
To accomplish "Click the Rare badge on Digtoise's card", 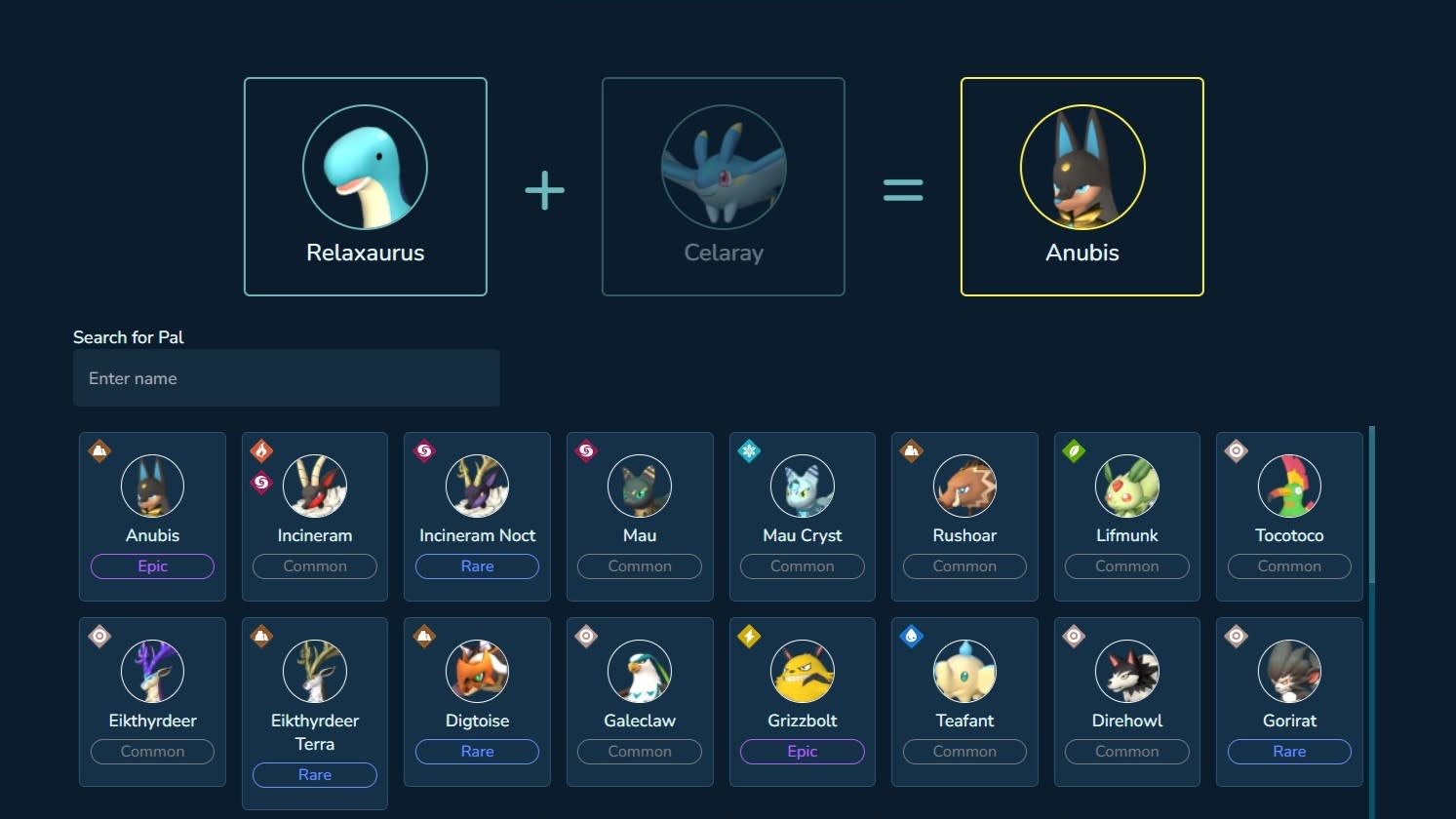I will pos(477,752).
